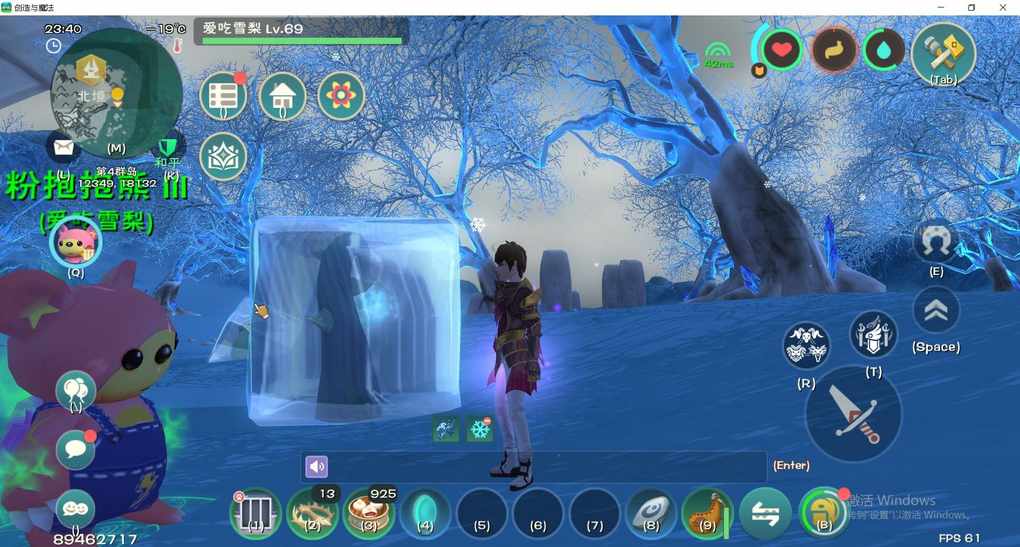Attack with the dagger button
1020x547 pixels.
click(853, 413)
